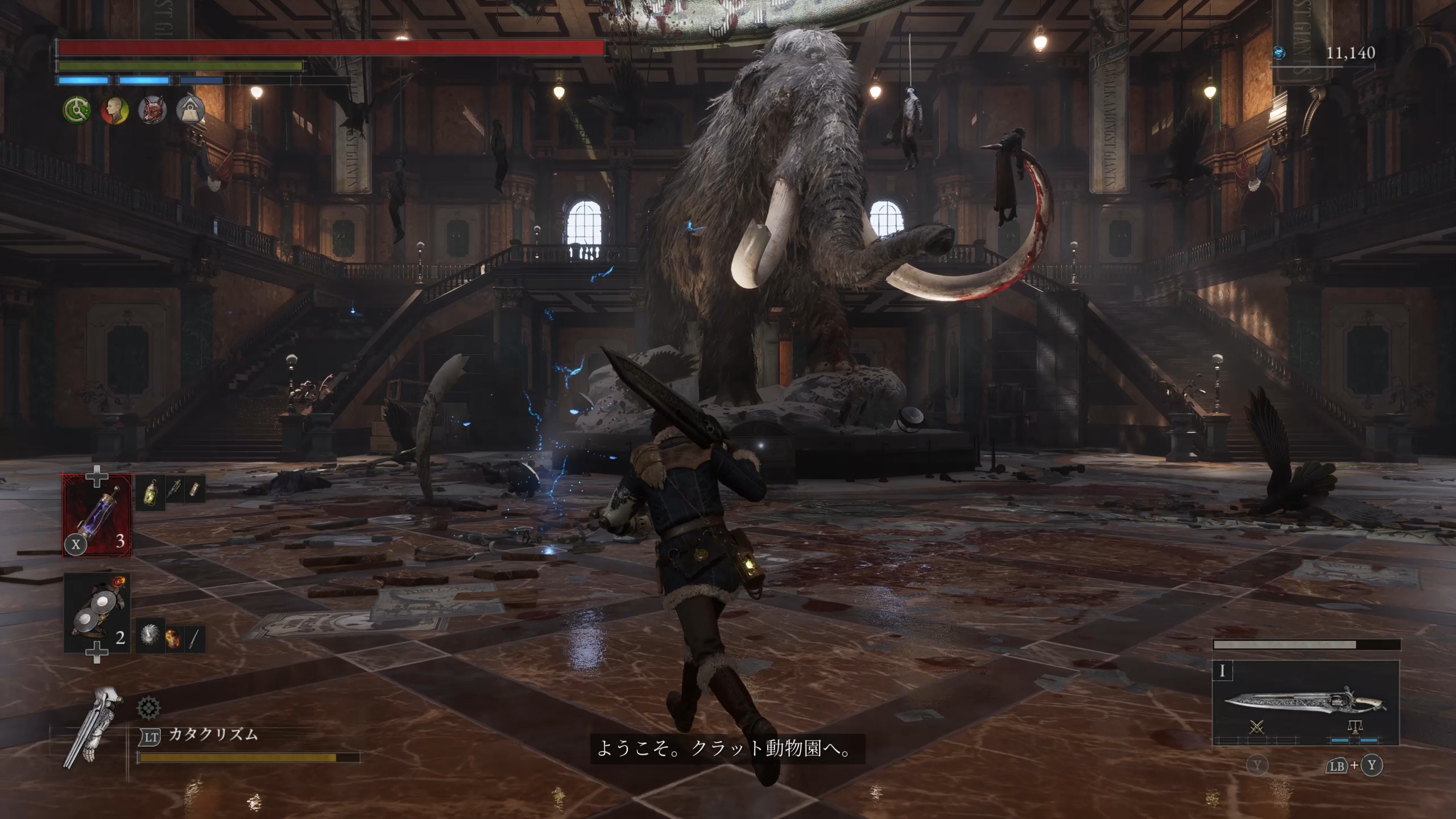Inspect the red fox mask status icon

coord(152,110)
